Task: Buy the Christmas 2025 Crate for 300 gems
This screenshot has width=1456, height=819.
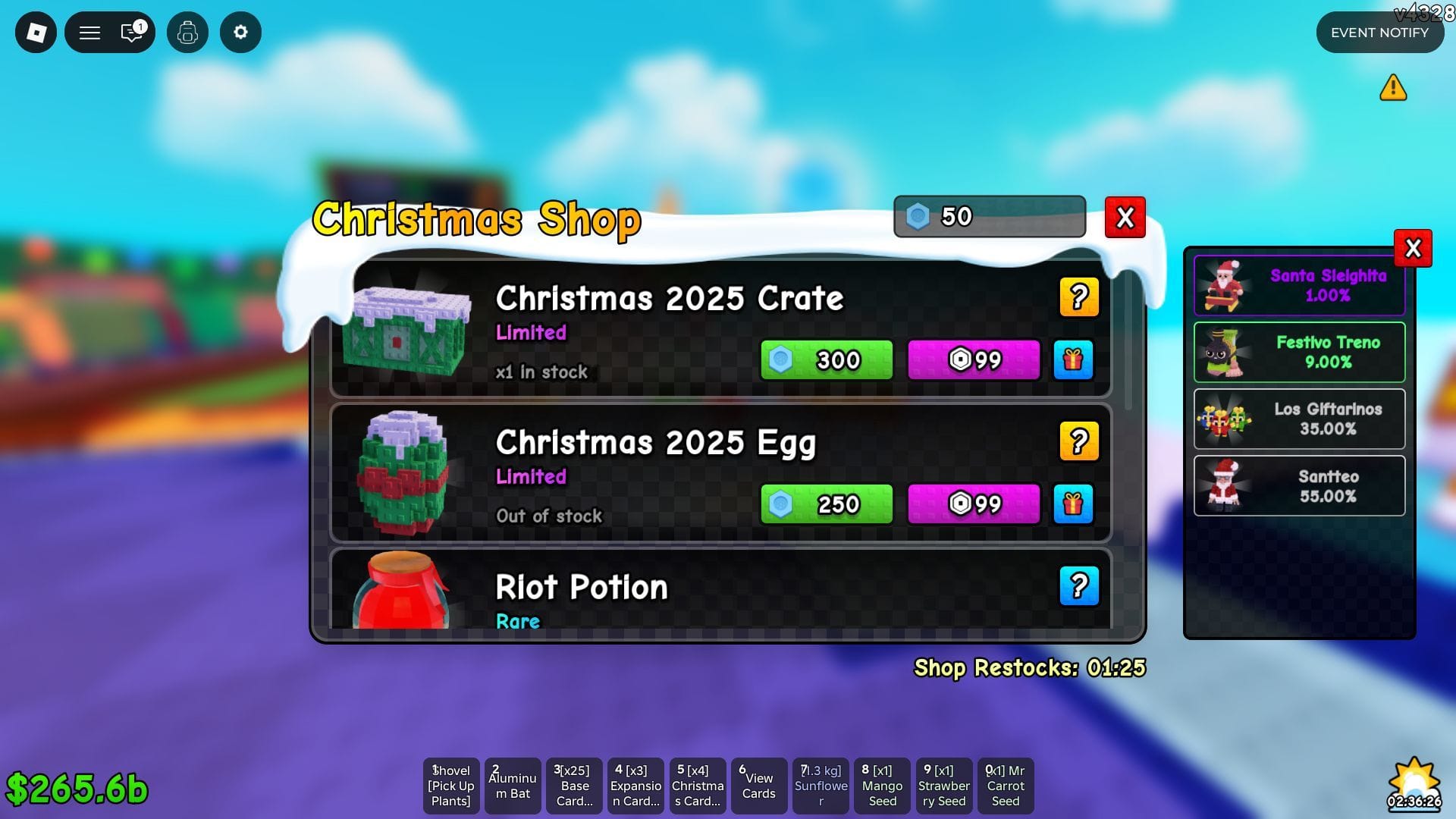Action: [826, 360]
